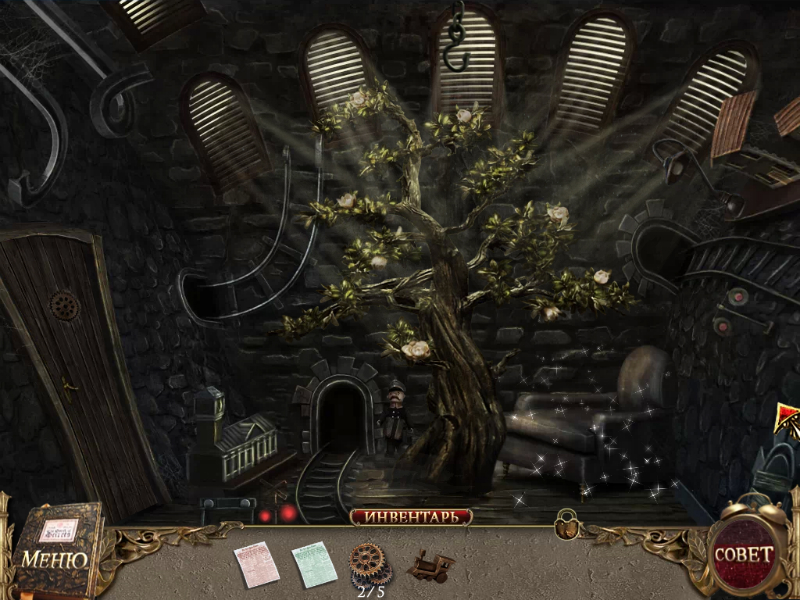Follow the red navigation arrow at screen edge
This screenshot has width=800, height=600.
[x=787, y=418]
